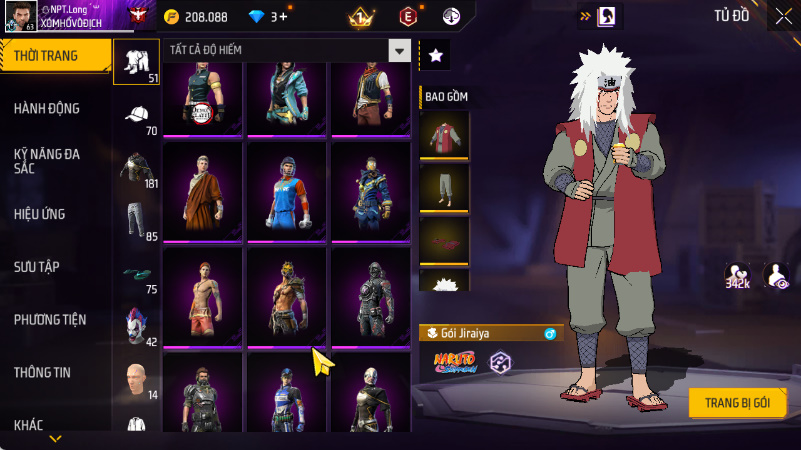Open the Kỹ Năng Đa Sắc tab
The height and width of the screenshot is (450, 801).
47,162
